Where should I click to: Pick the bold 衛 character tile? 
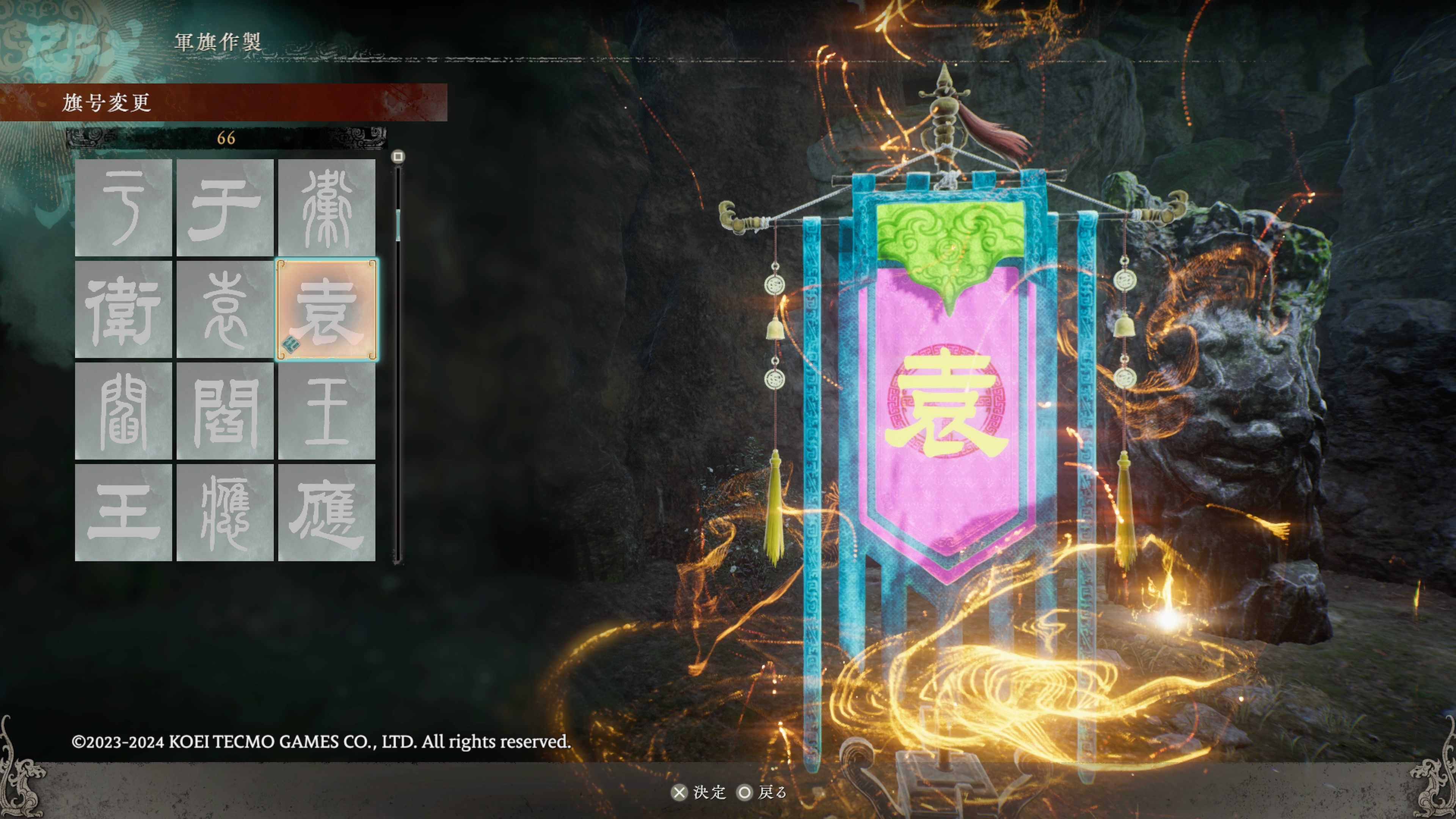pyautogui.click(x=123, y=309)
